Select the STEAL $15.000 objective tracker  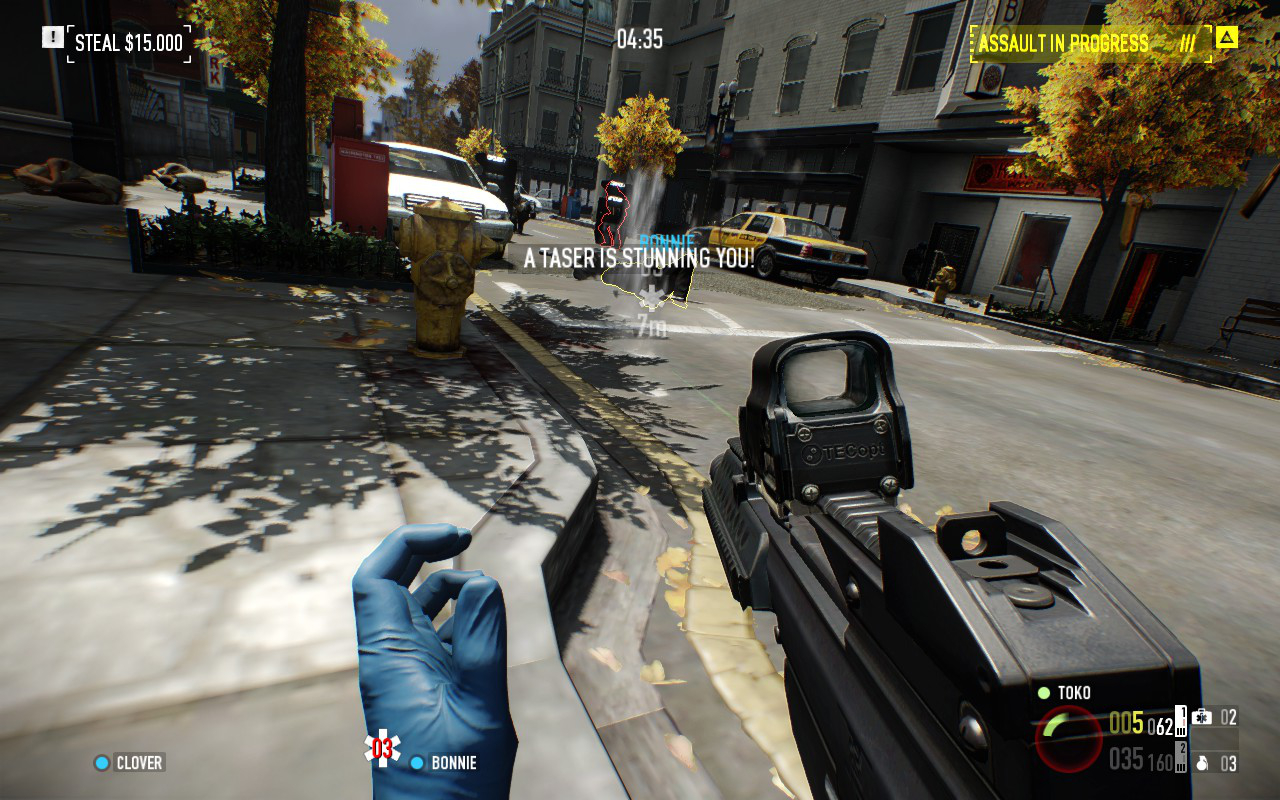[129, 43]
